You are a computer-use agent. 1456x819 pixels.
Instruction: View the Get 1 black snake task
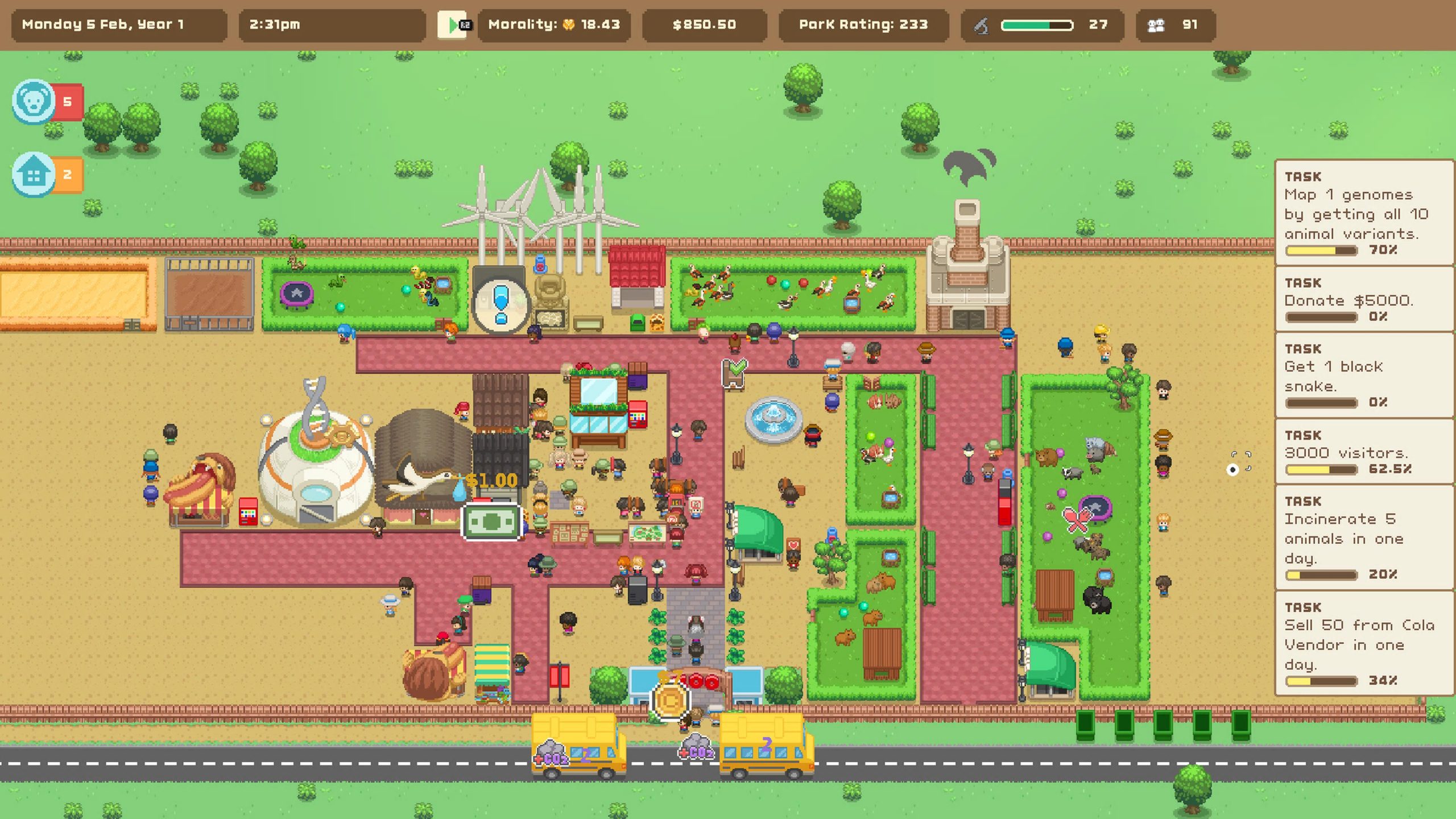(1364, 375)
